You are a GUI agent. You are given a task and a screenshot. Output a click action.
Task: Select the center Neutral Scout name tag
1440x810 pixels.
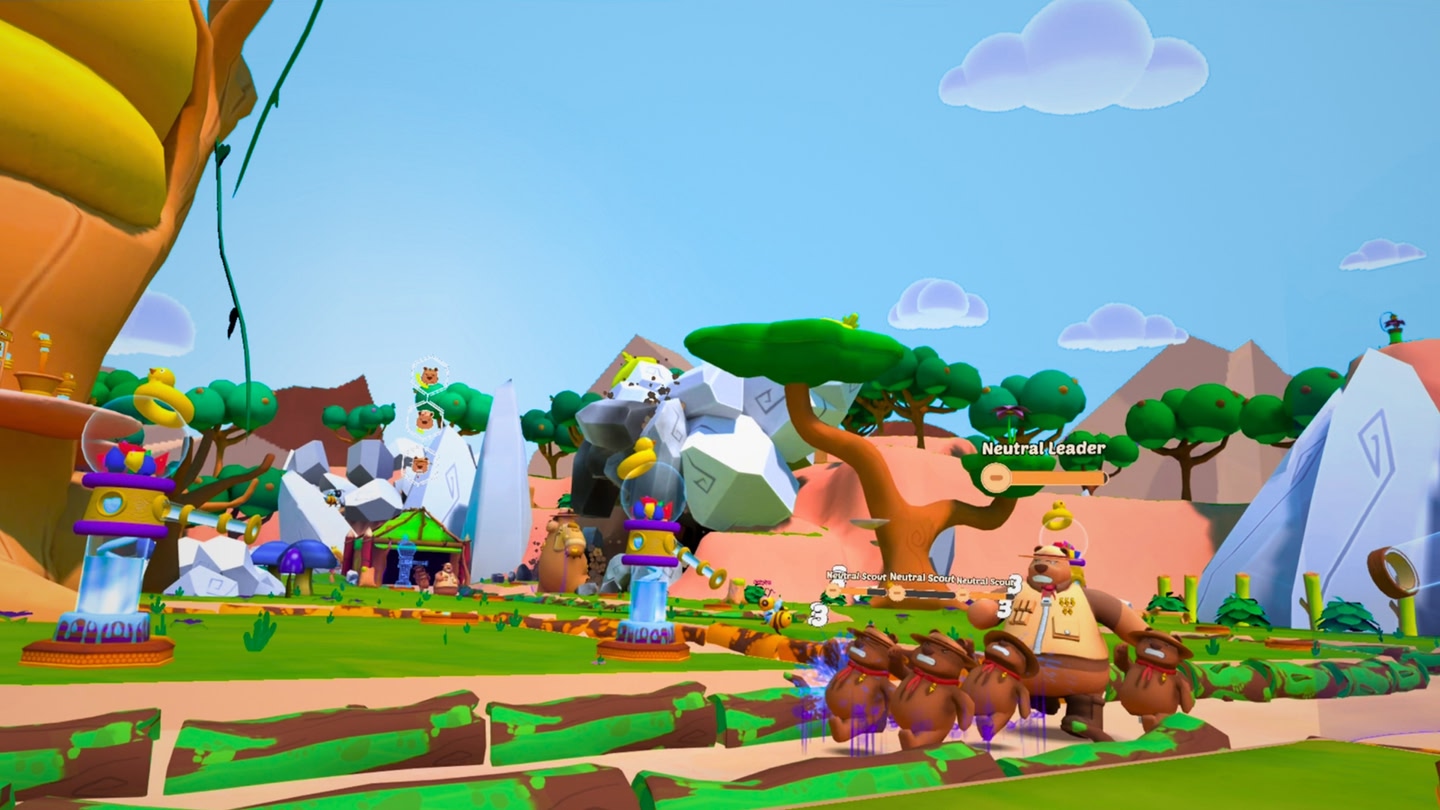[x=920, y=576]
